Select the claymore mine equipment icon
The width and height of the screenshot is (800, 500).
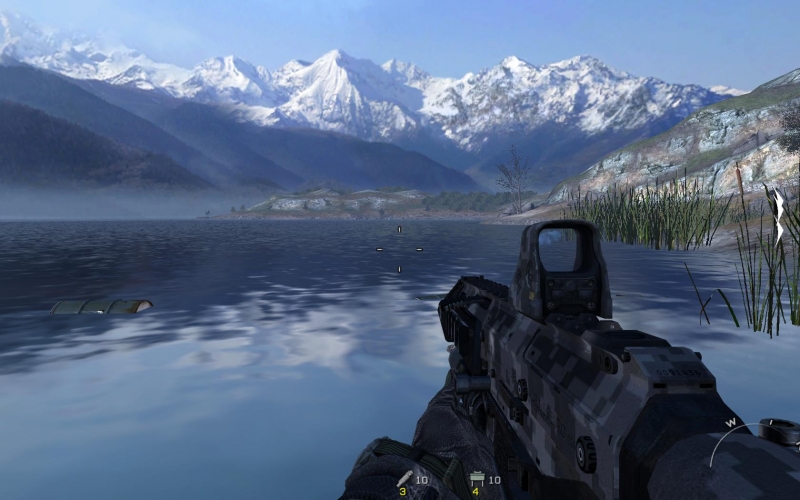477,479
